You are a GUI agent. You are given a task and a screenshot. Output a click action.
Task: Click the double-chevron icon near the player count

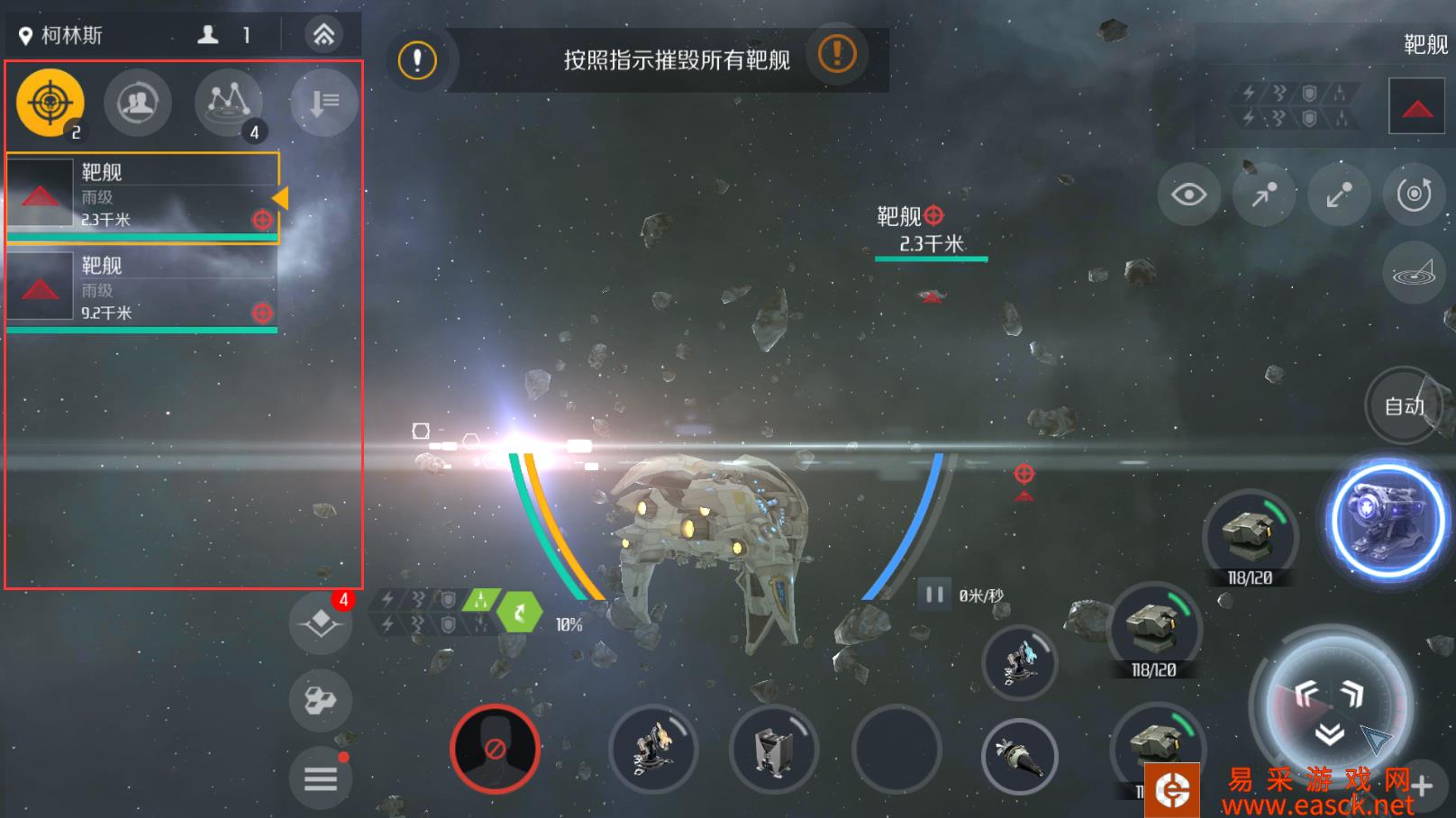tap(322, 33)
